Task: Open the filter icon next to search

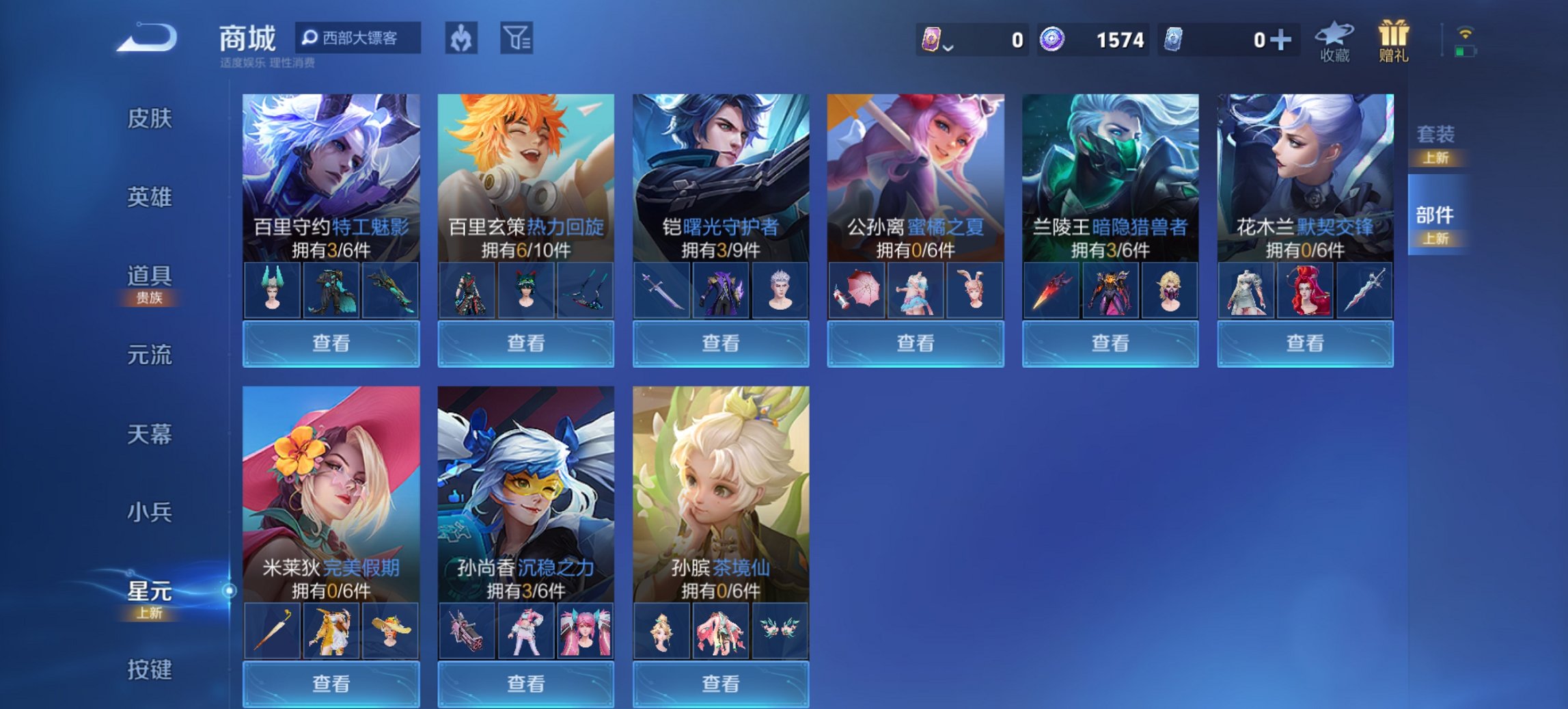Action: point(516,38)
